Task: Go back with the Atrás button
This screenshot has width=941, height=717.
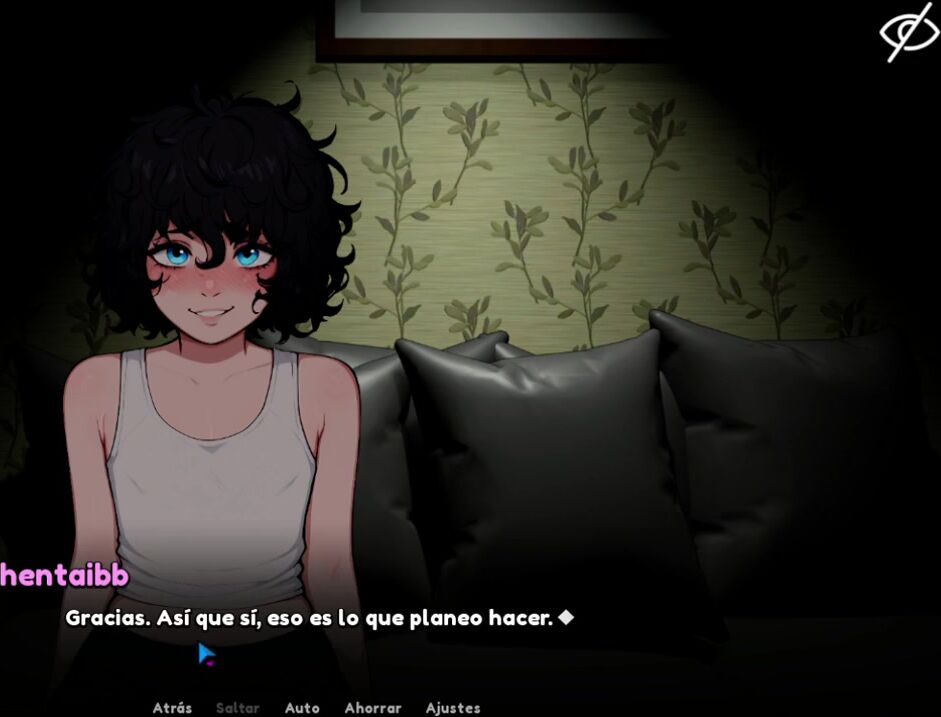Action: pyautogui.click(x=172, y=707)
